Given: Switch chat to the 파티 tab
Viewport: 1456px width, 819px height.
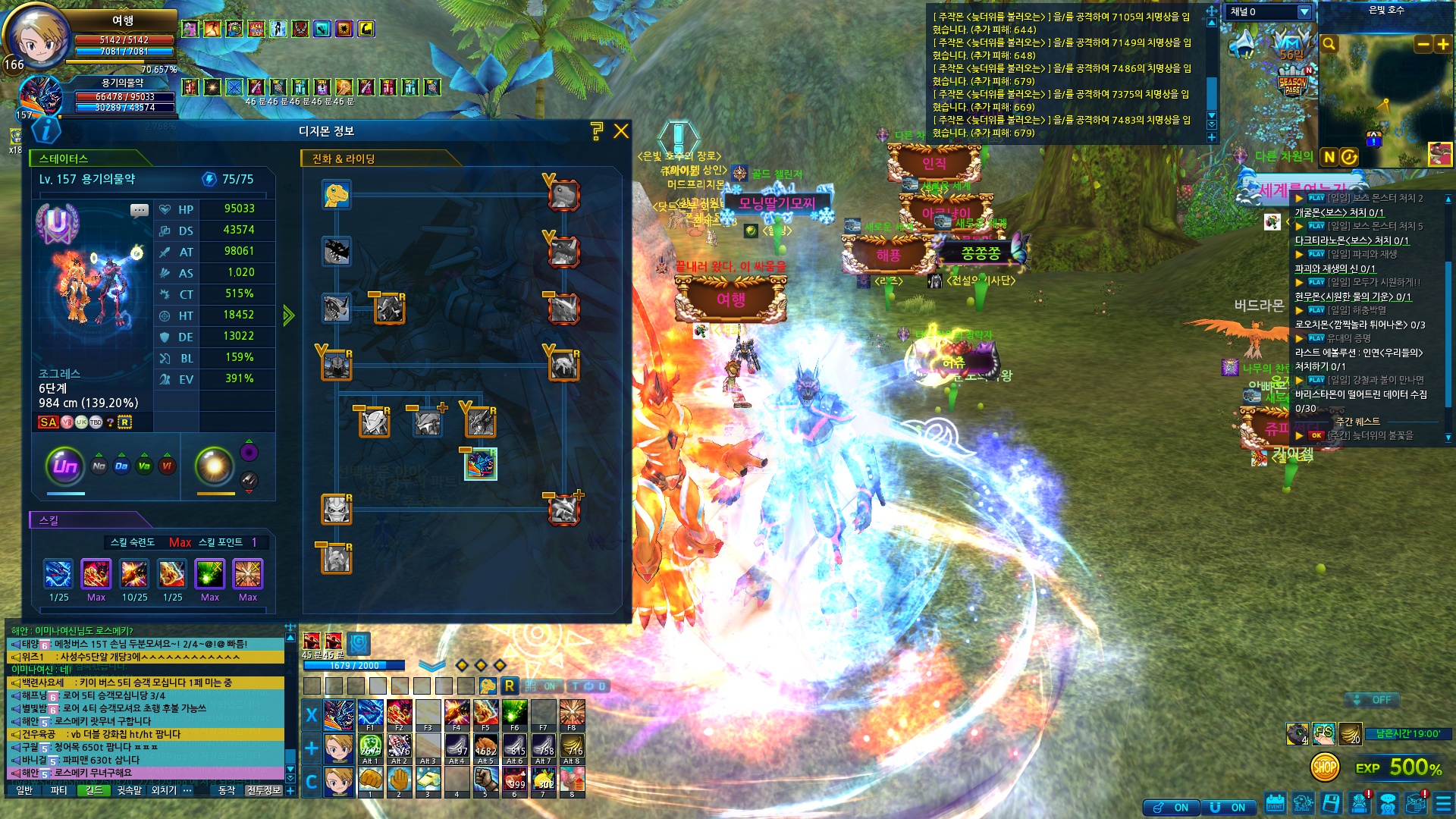Looking at the screenshot, I should point(59,790).
